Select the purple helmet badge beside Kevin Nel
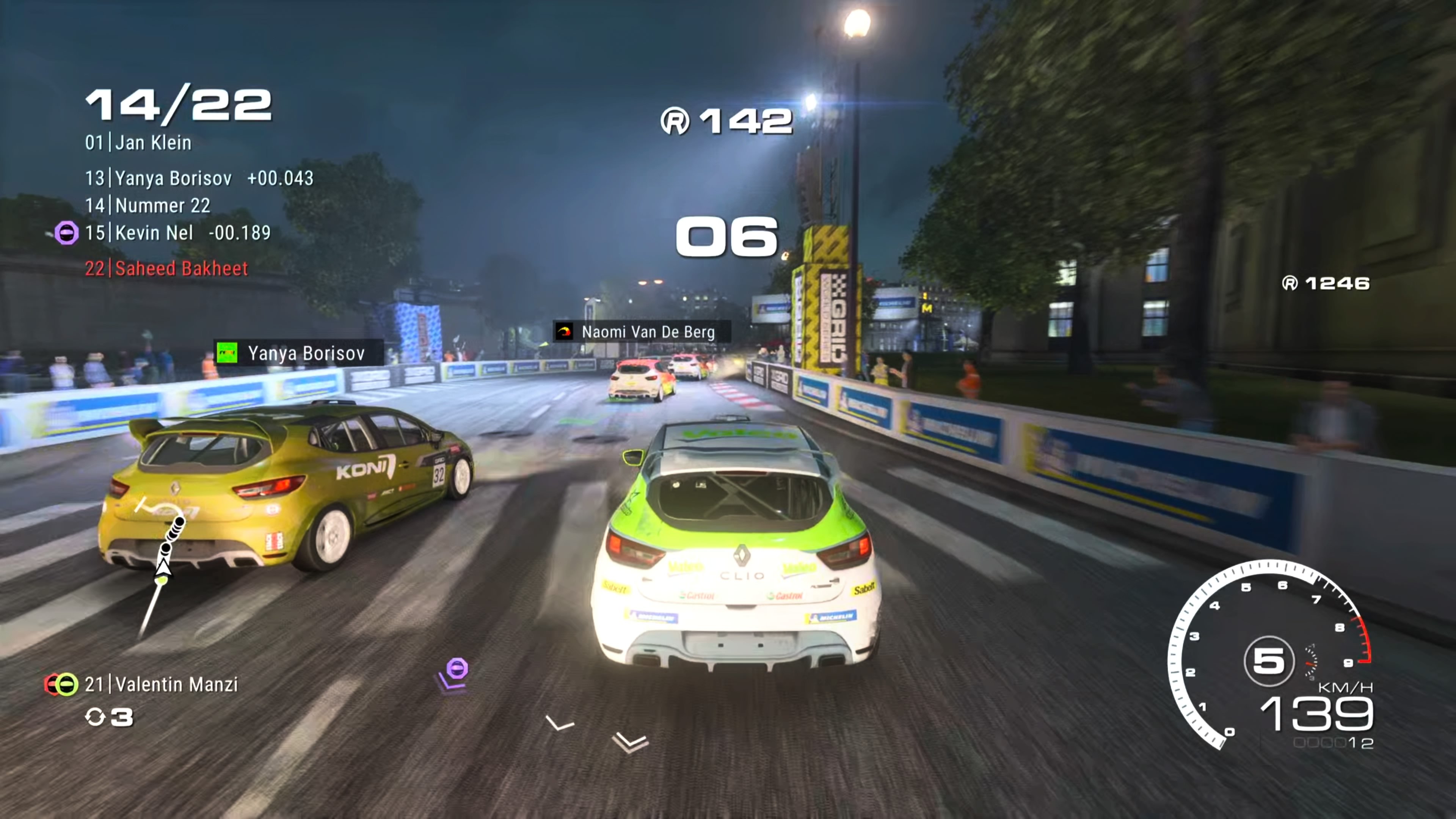 click(x=67, y=233)
